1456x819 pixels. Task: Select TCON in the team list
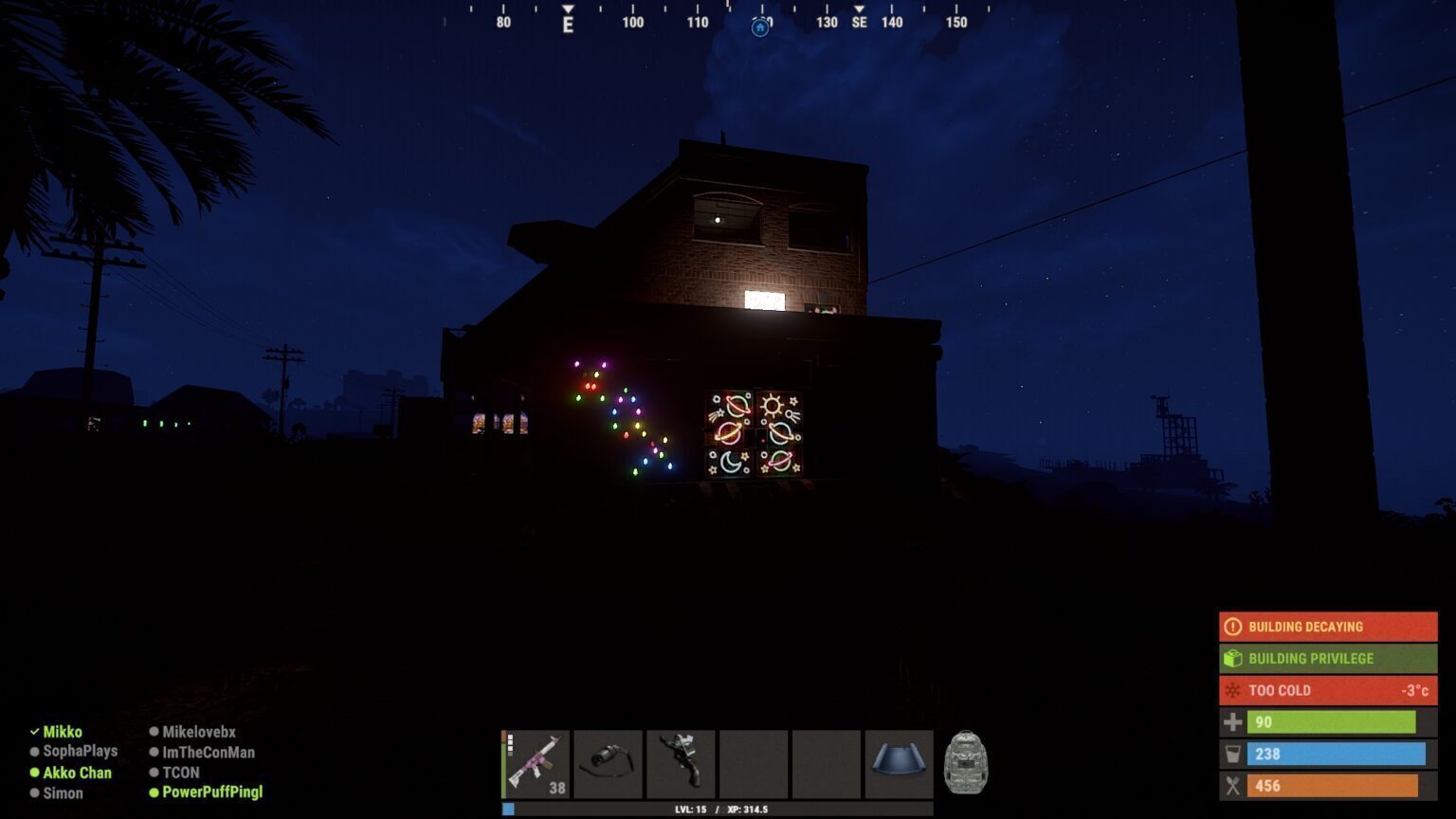click(x=180, y=773)
